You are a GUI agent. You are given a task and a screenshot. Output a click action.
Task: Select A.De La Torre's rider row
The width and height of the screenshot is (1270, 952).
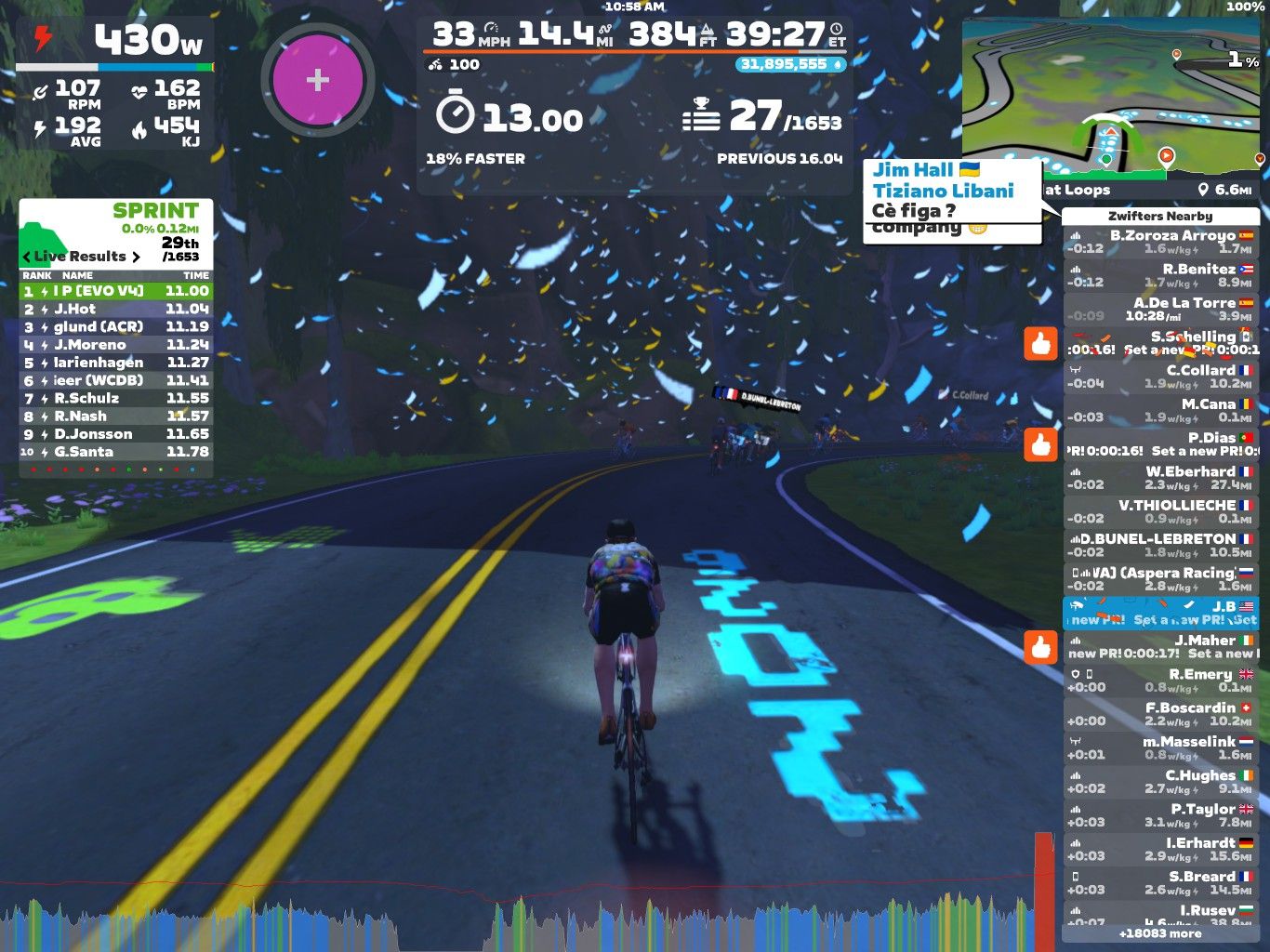coord(1160,309)
